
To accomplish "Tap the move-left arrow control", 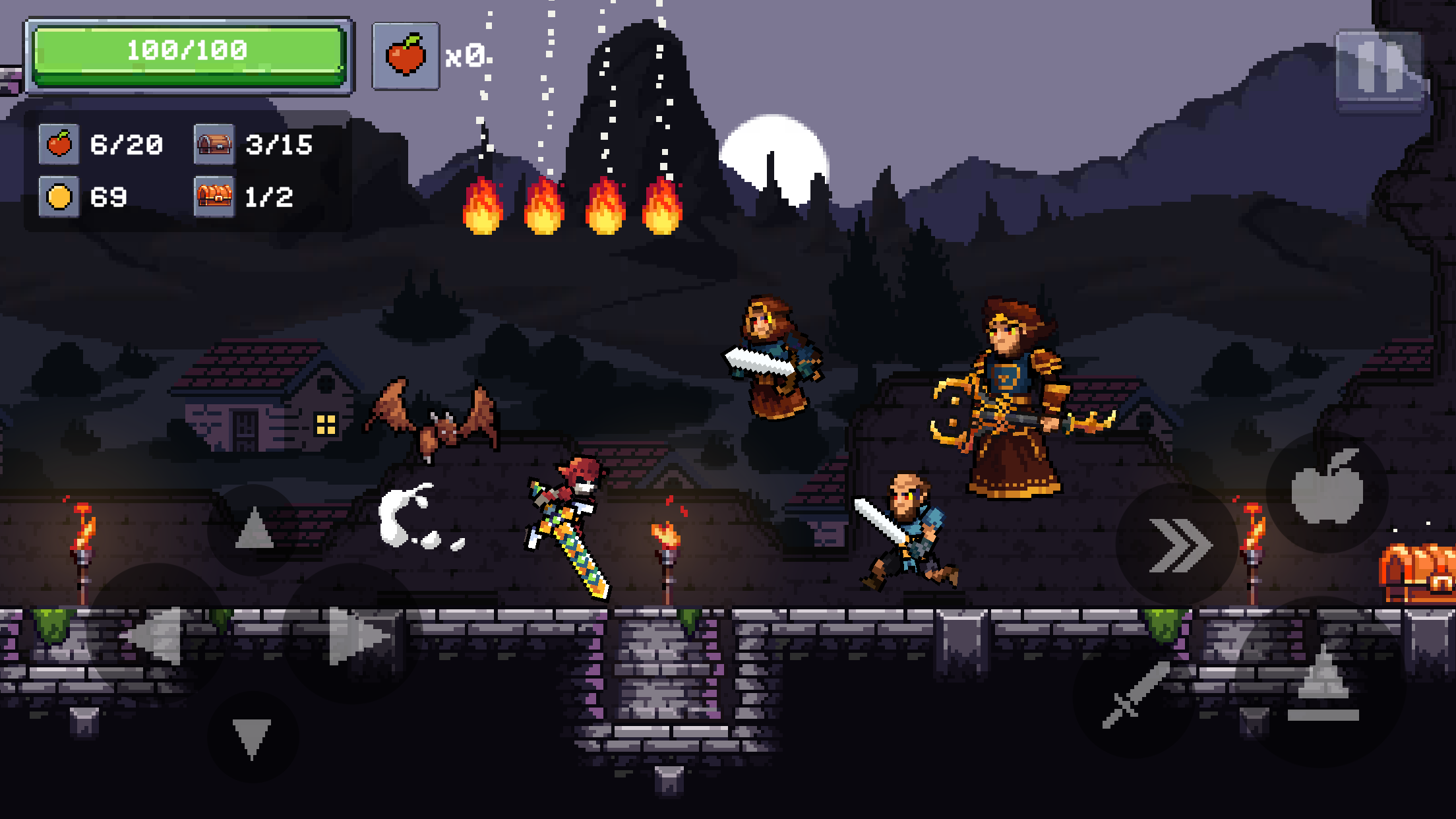I will [156, 634].
